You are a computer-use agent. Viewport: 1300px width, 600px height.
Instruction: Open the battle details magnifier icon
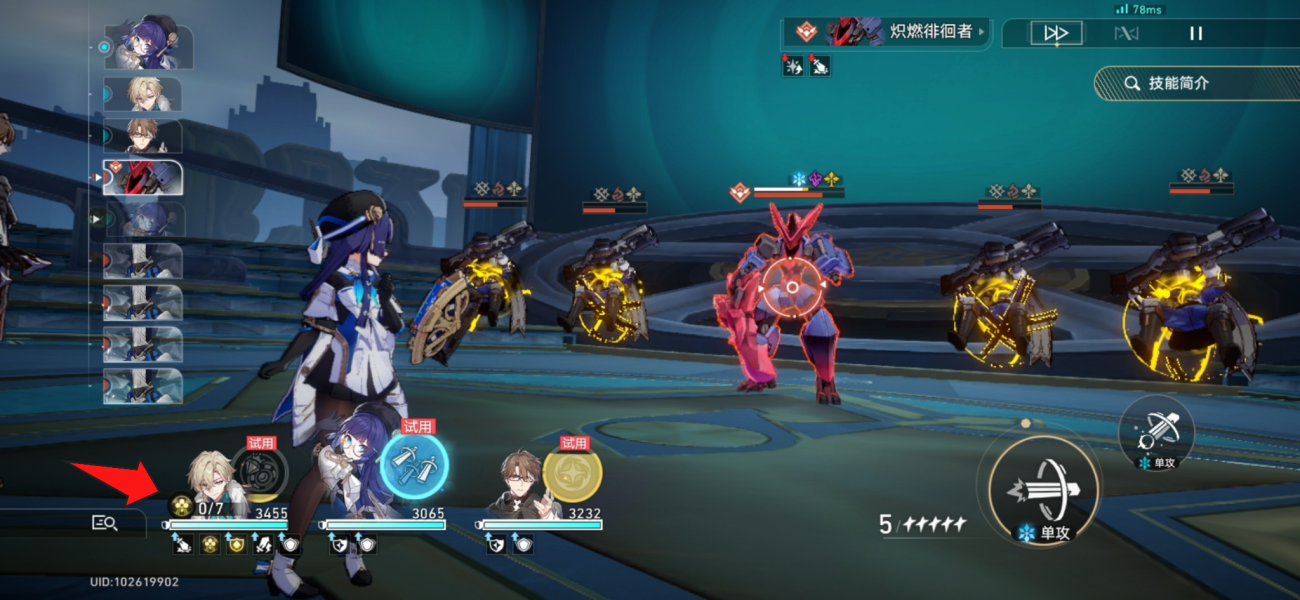(104, 522)
